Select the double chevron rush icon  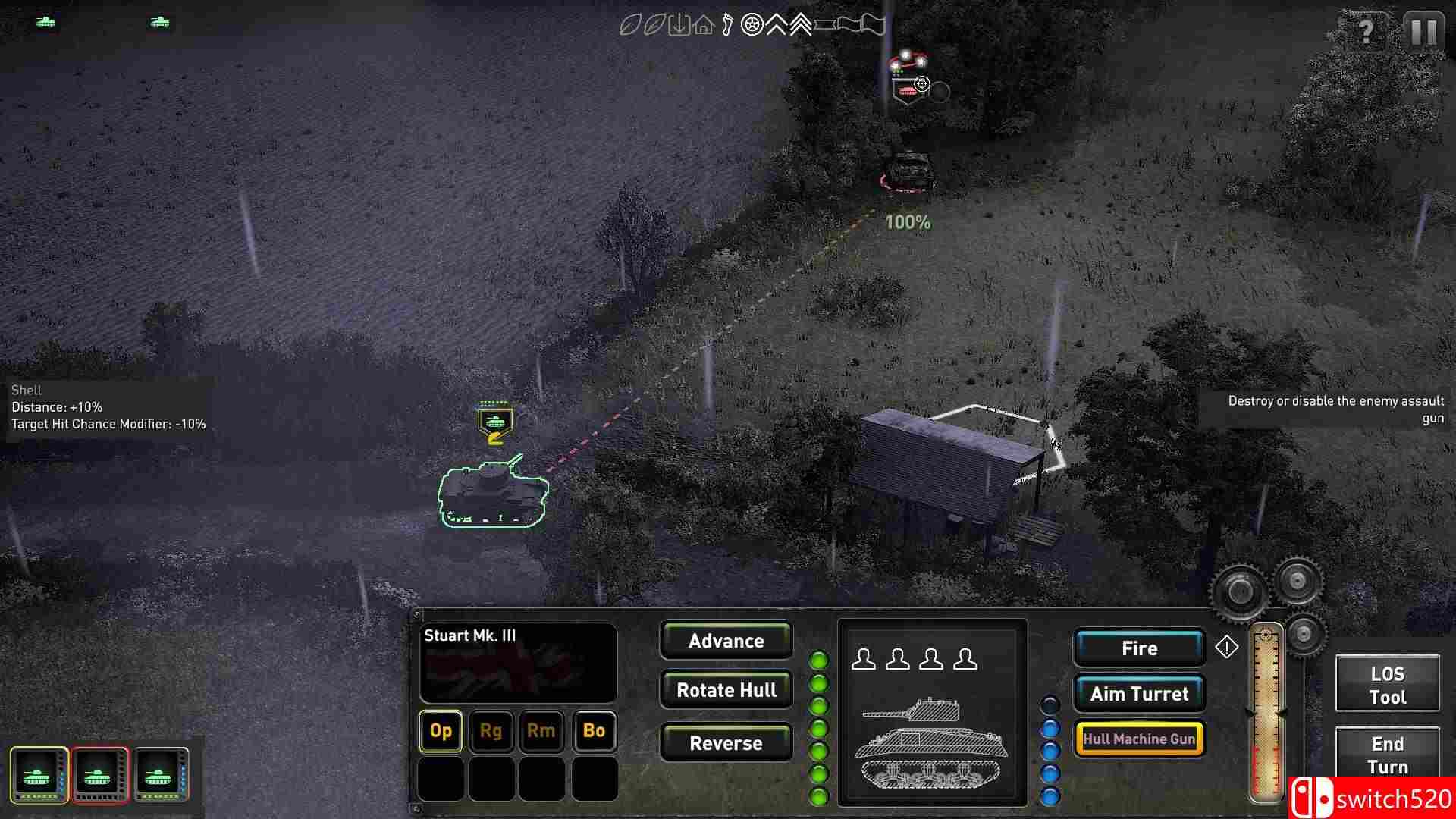coord(800,25)
